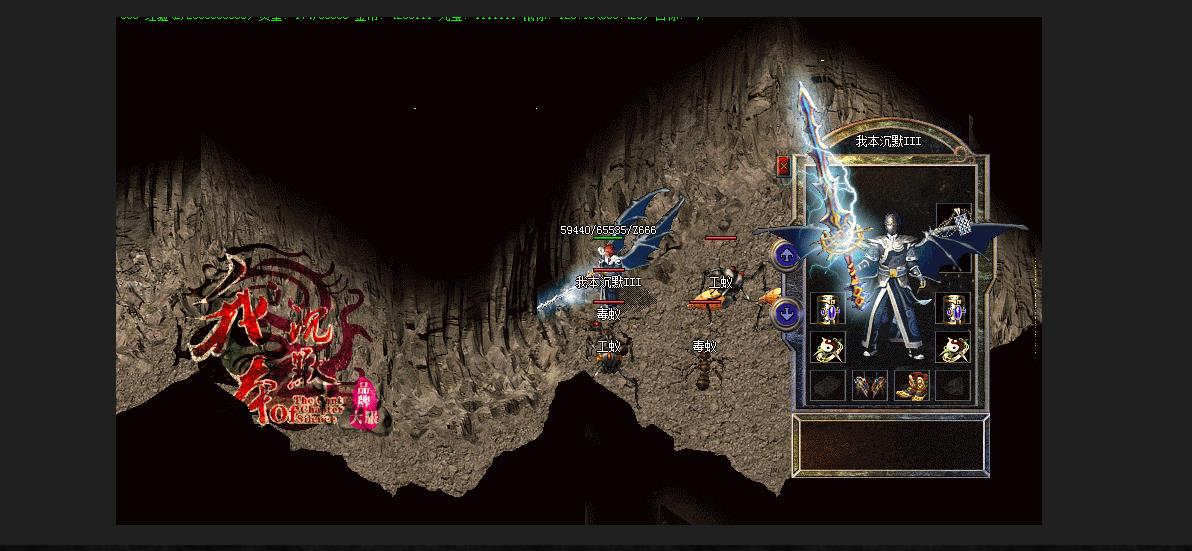Click the blue up arrow button
The image size is (1192, 551).
coord(787,255)
